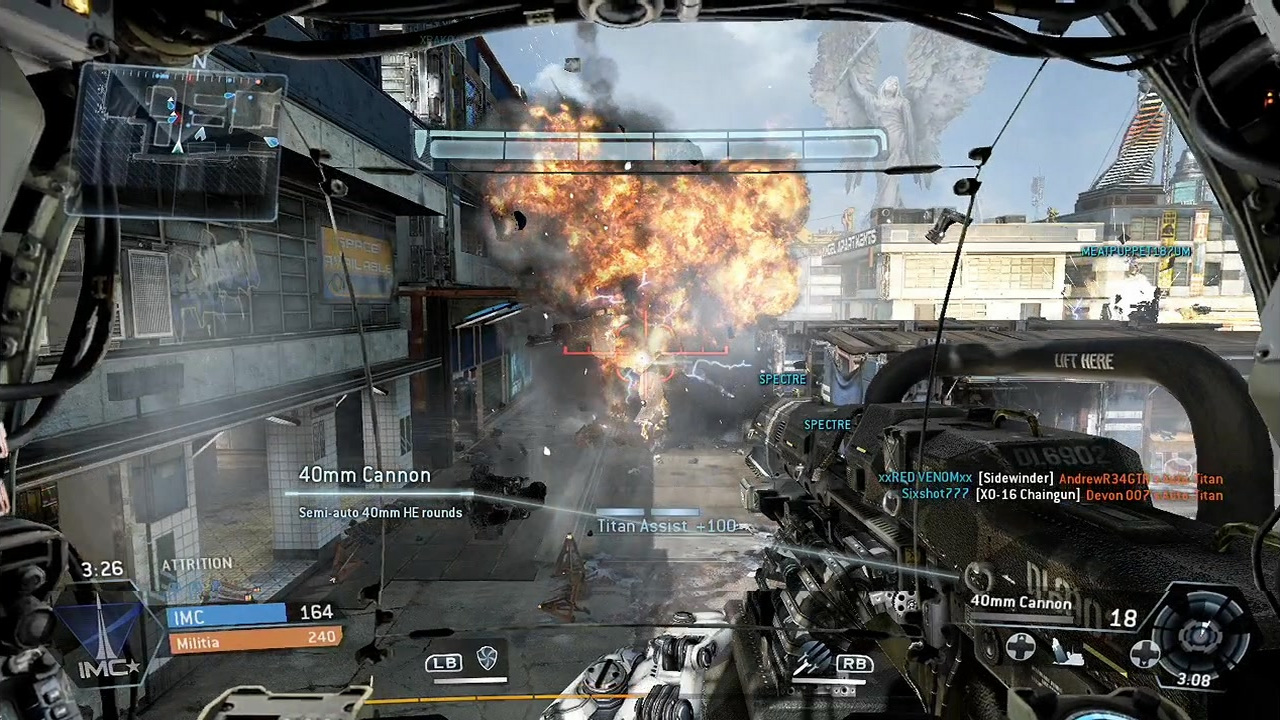Activate the shield defensive ability icon

[x=486, y=659]
